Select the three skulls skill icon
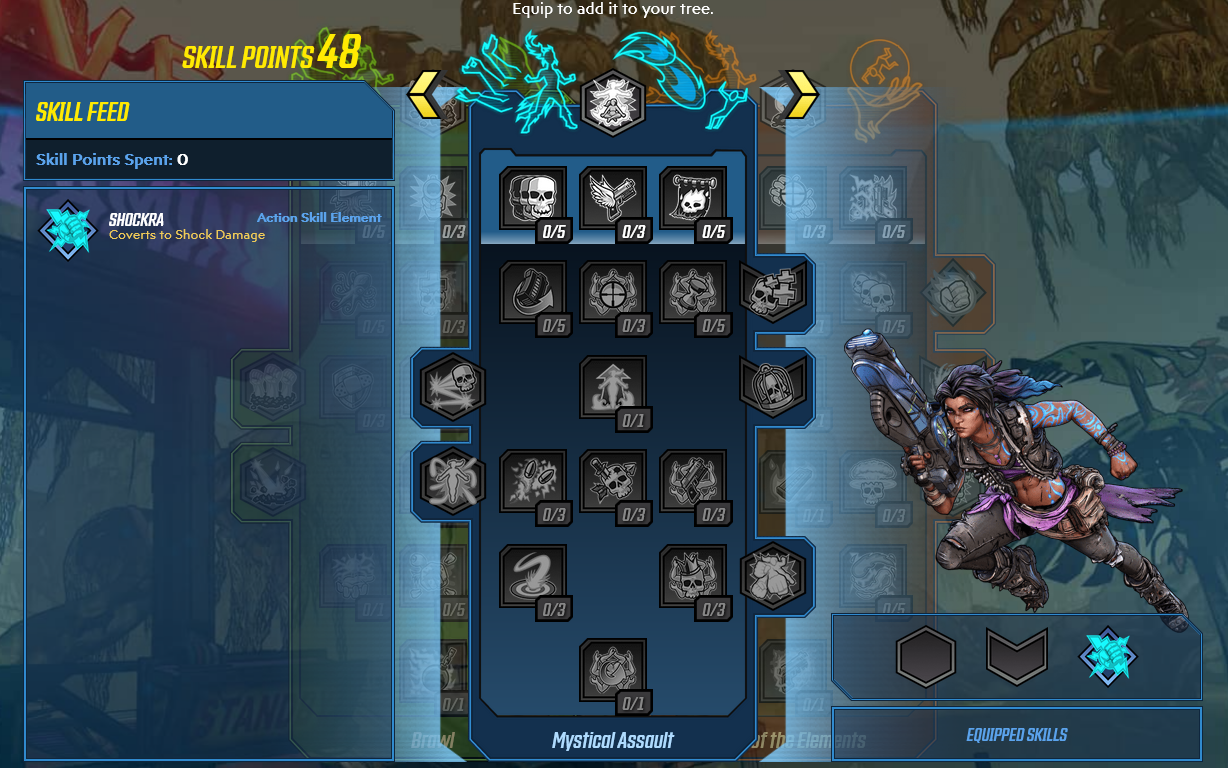The height and width of the screenshot is (768, 1228). (x=533, y=198)
